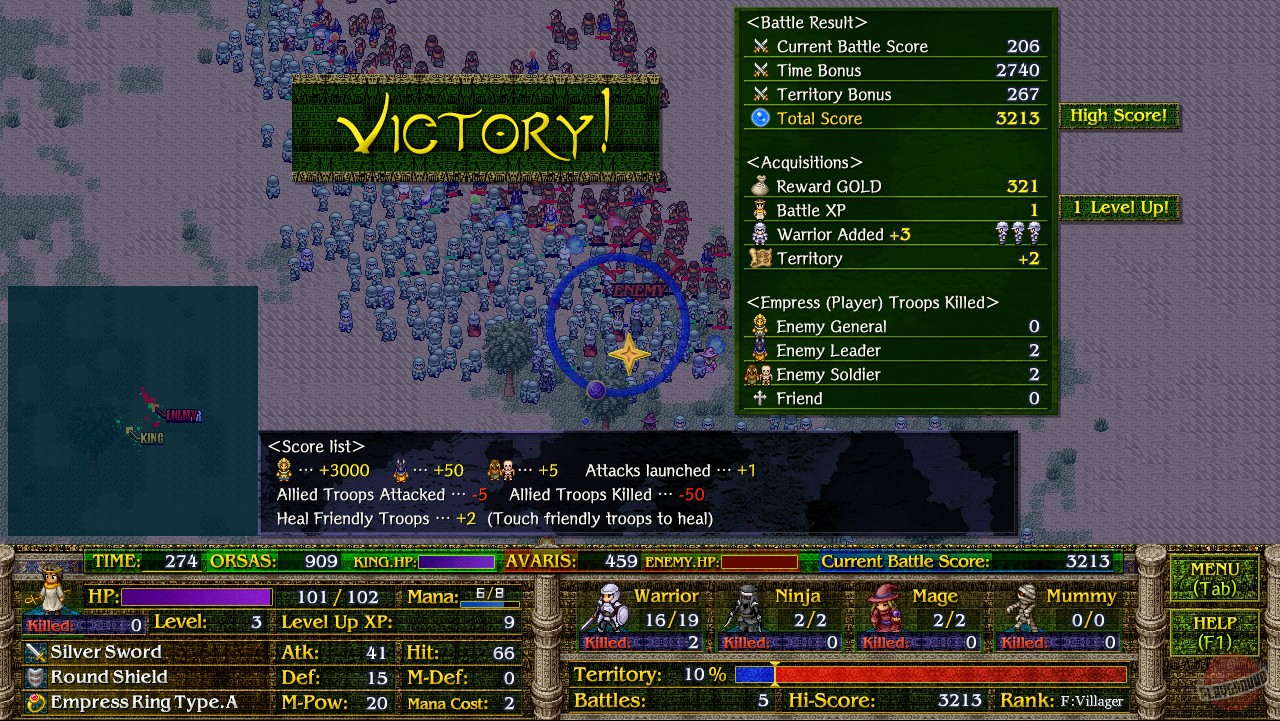Click the gold pouch icon beside Reward GOLD
The image size is (1280, 721).
pyautogui.click(x=762, y=186)
